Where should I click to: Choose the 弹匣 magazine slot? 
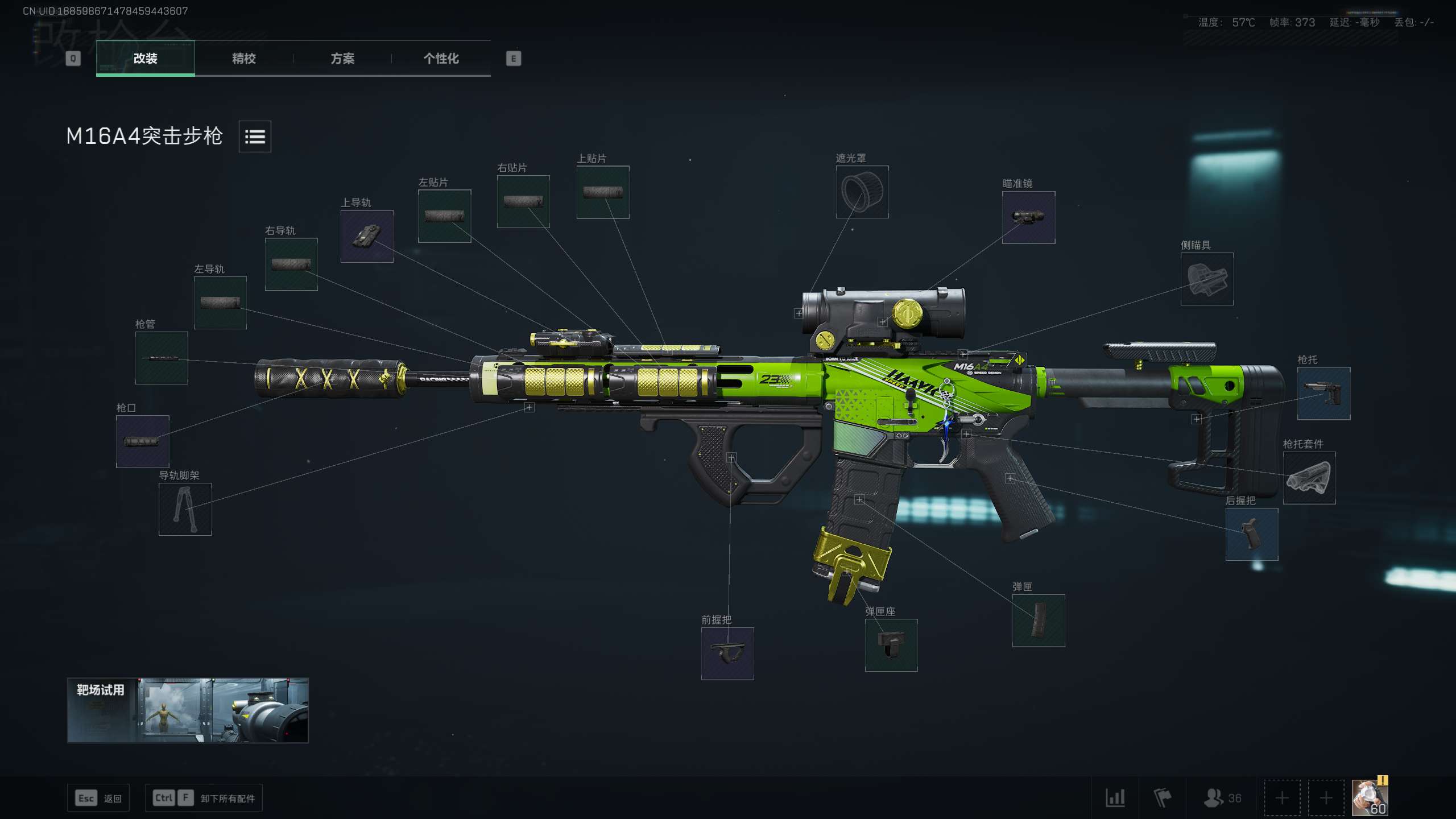[x=1039, y=621]
